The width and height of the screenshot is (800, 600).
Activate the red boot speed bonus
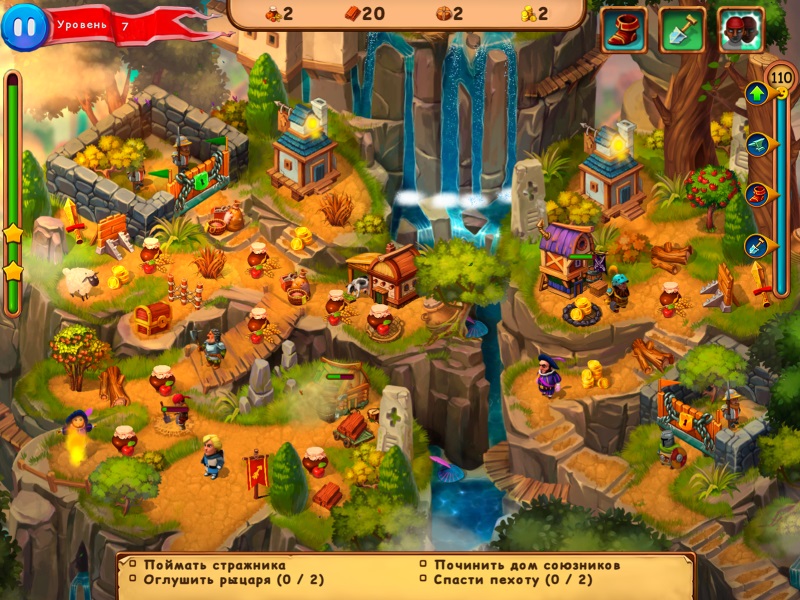point(623,30)
